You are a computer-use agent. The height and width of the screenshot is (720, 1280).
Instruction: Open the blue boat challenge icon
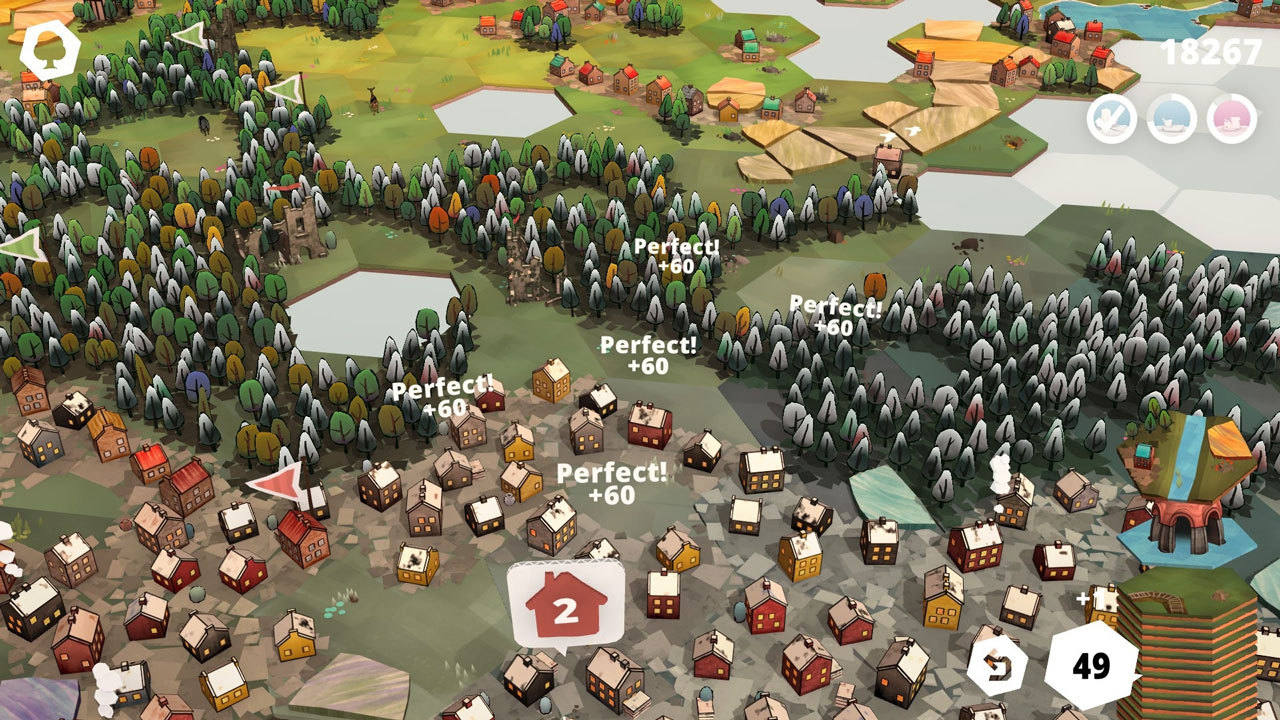1171,119
